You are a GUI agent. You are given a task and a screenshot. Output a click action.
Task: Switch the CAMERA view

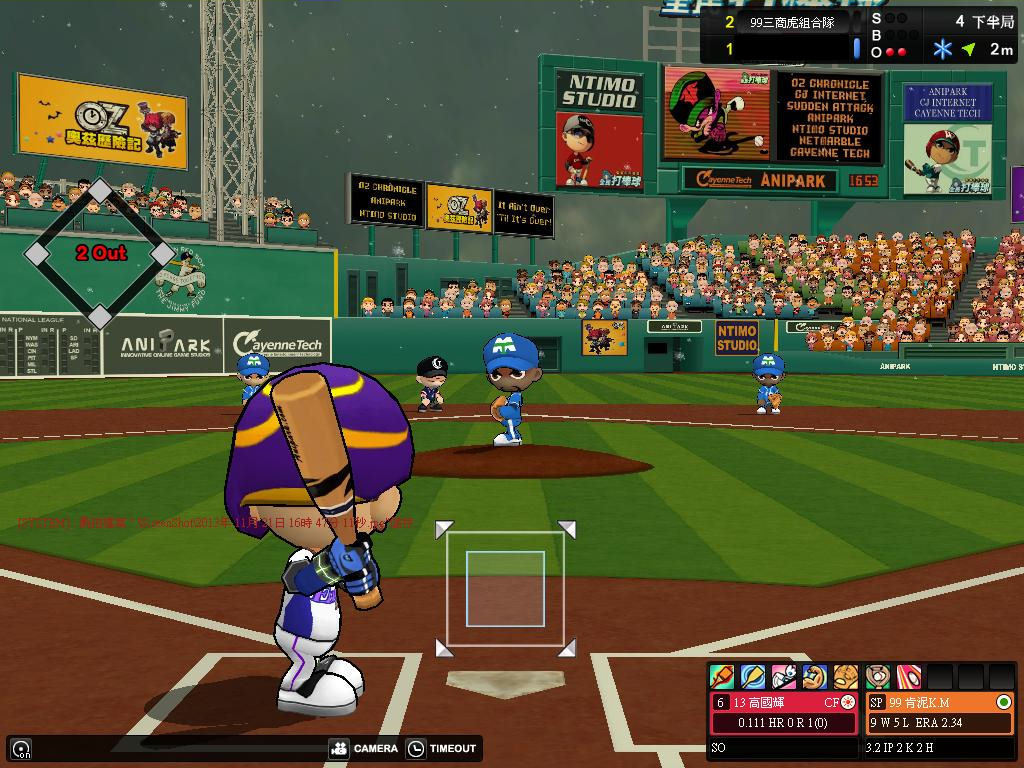pos(363,748)
